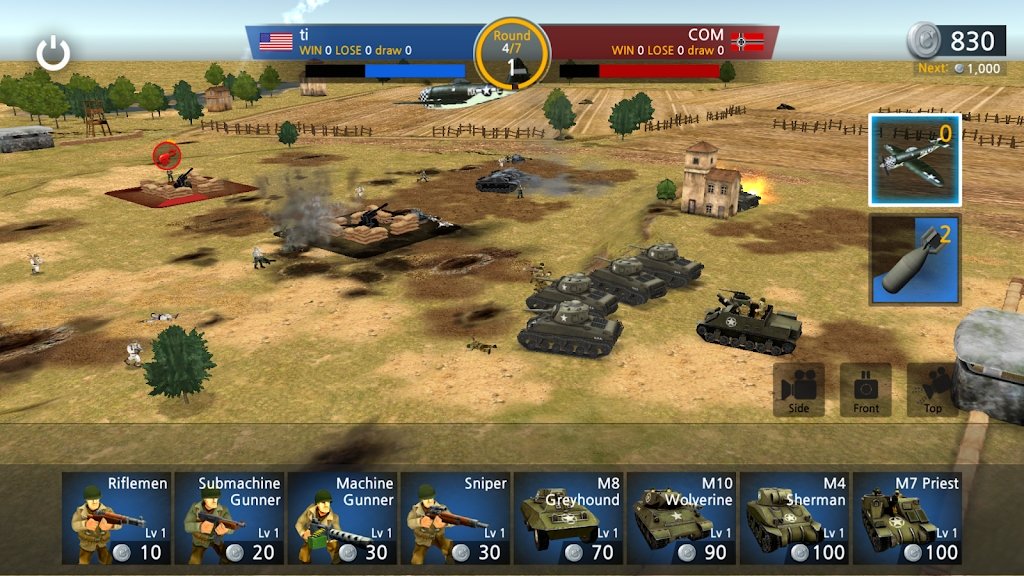Activate the fighter plane airstrike ability
Image resolution: width=1024 pixels, height=576 pixels.
915,160
